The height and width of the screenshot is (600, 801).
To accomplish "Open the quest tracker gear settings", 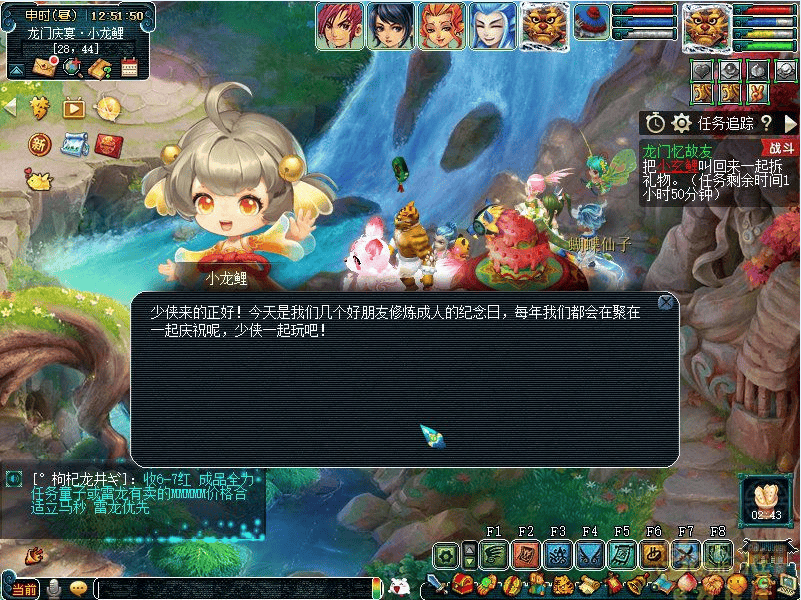I will coord(682,123).
